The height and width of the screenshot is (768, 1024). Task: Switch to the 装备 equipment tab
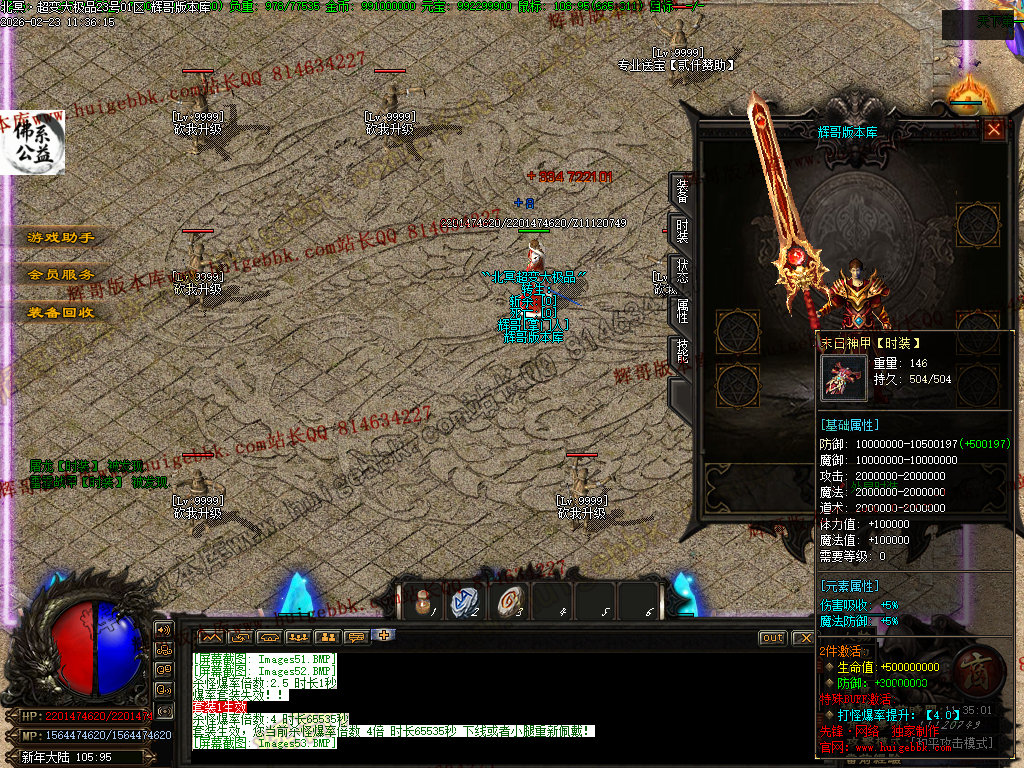(681, 190)
